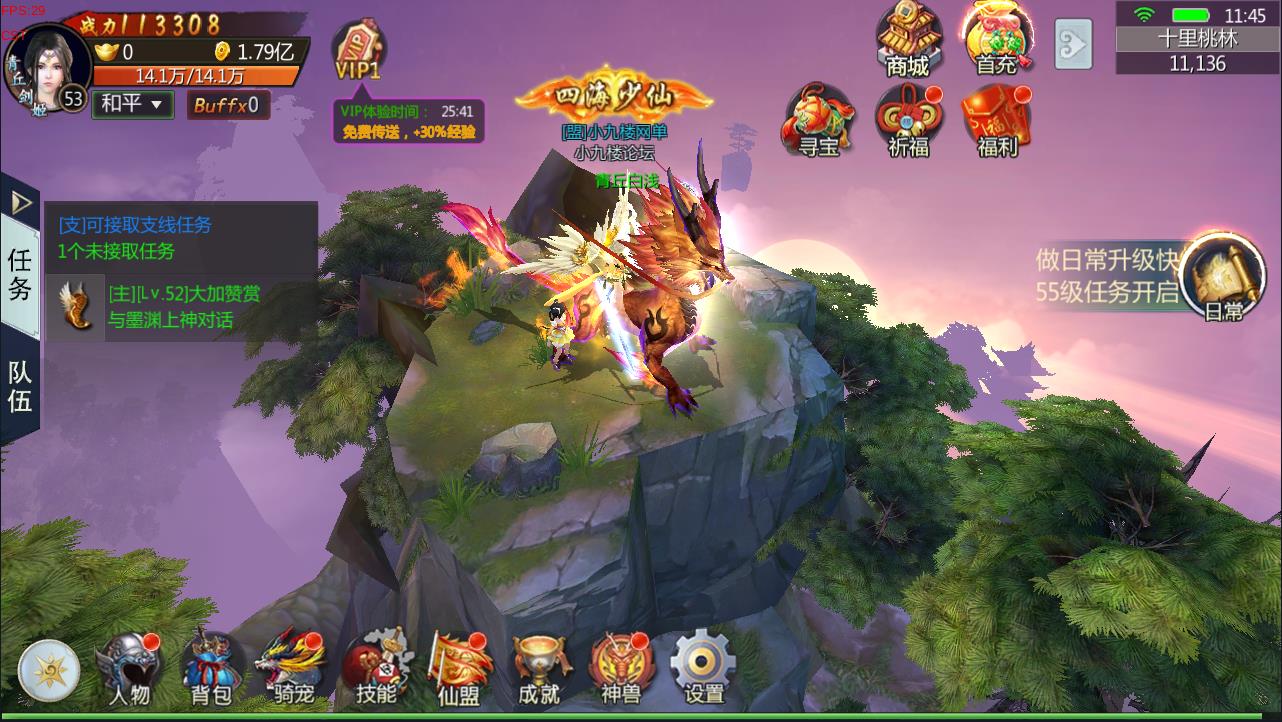Toggle the side panel with the chevron button
Image resolution: width=1282 pixels, height=722 pixels.
1073,44
